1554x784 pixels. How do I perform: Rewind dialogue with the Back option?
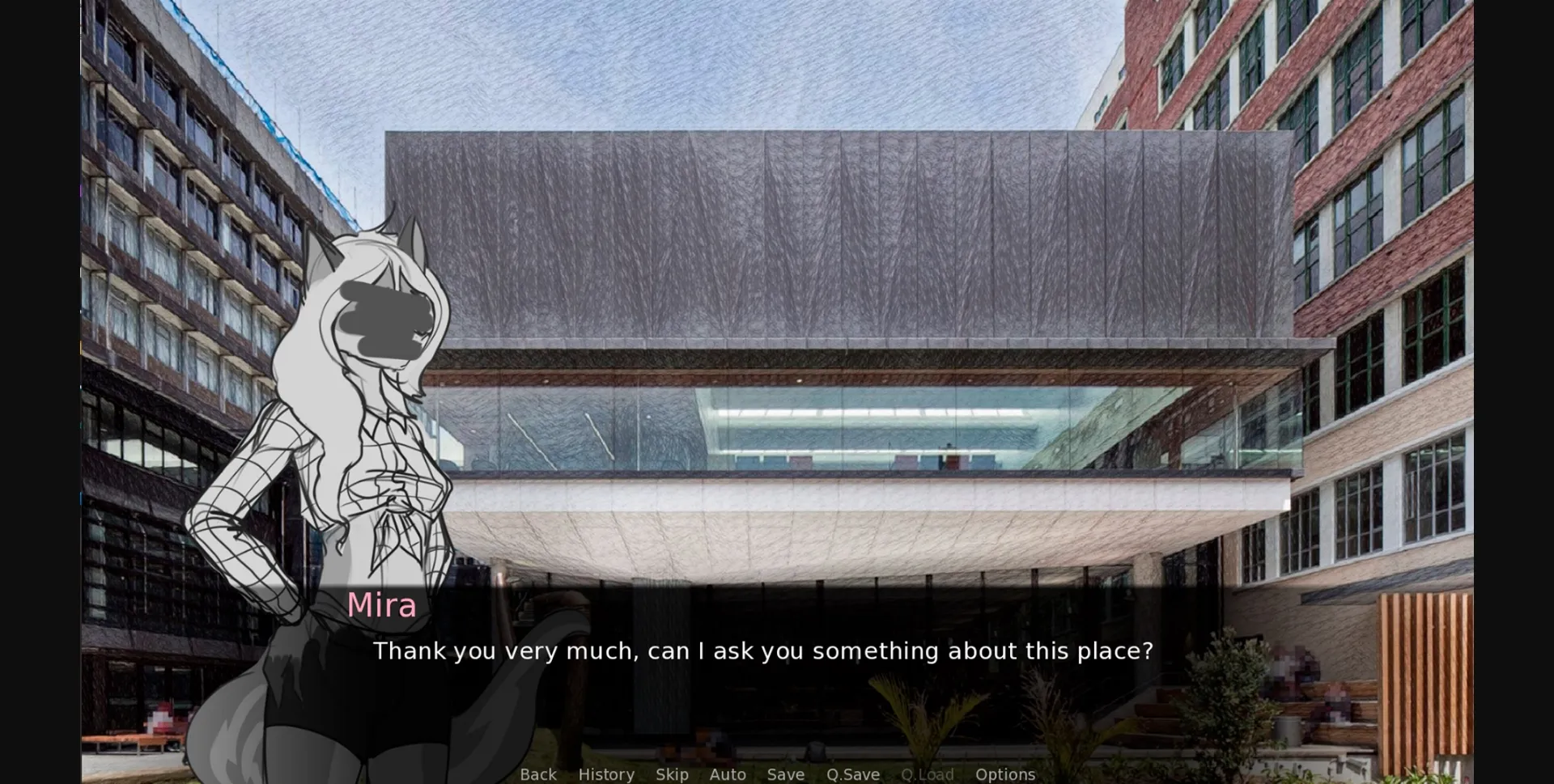click(x=537, y=774)
